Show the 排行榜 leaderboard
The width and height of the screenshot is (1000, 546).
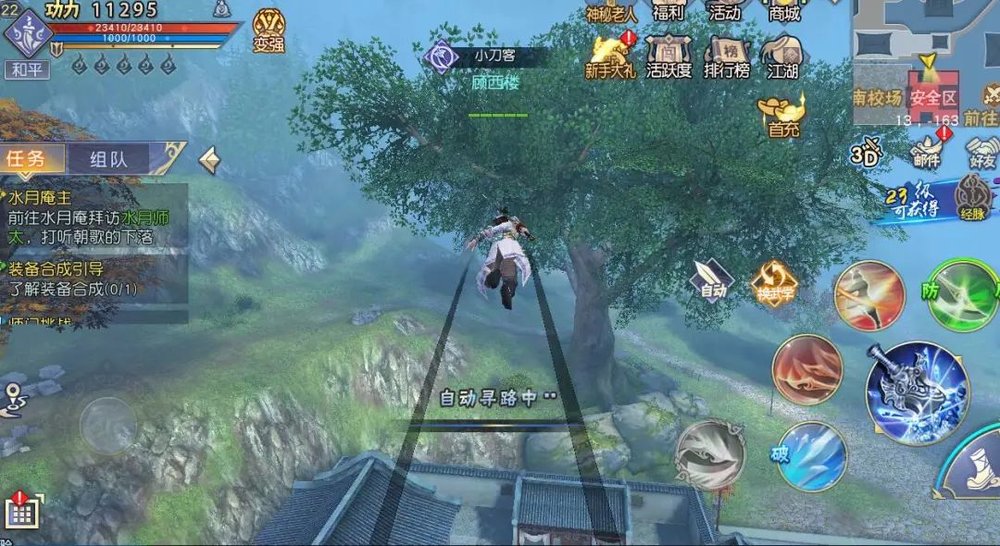pyautogui.click(x=726, y=54)
